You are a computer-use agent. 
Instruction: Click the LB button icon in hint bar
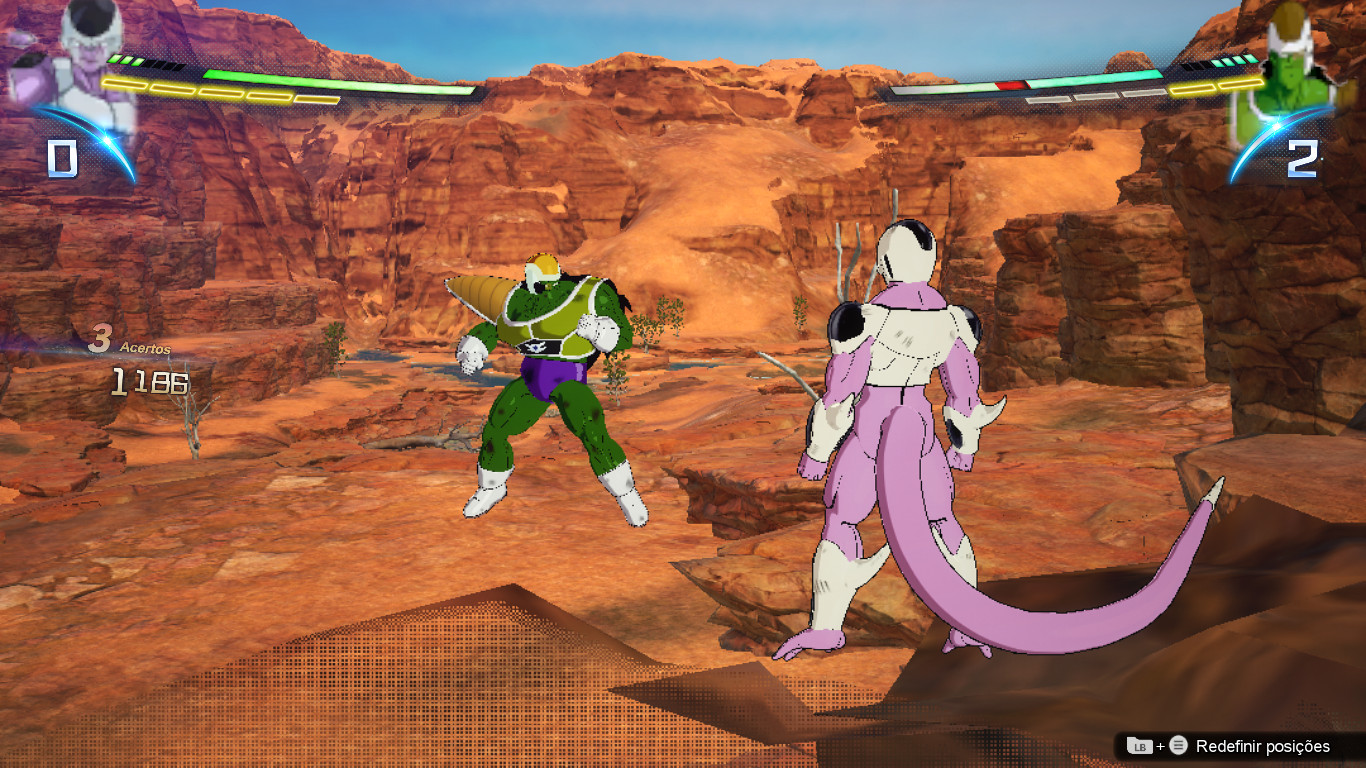1141,746
